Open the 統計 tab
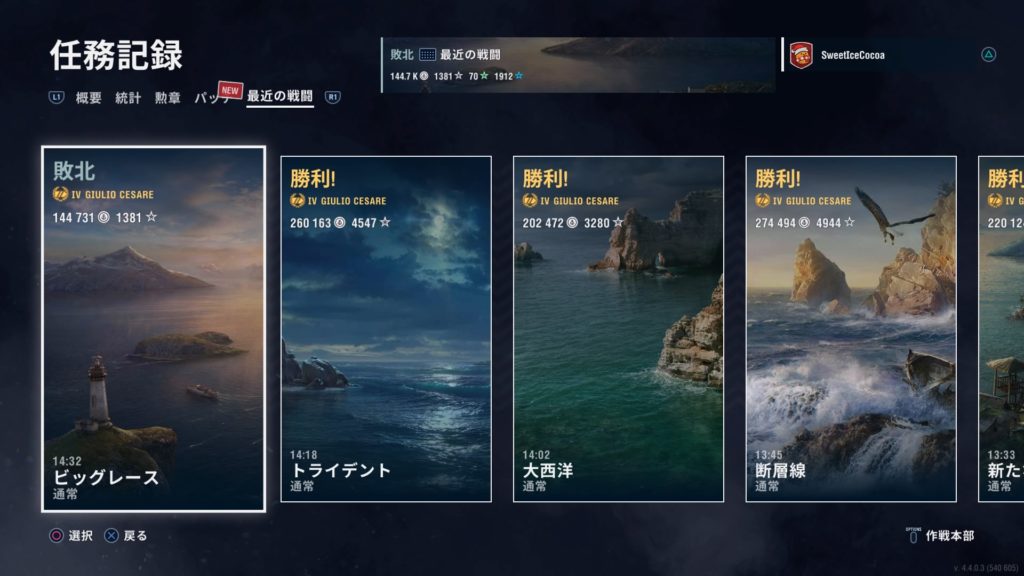Viewport: 1024px width, 576px height. pos(128,98)
